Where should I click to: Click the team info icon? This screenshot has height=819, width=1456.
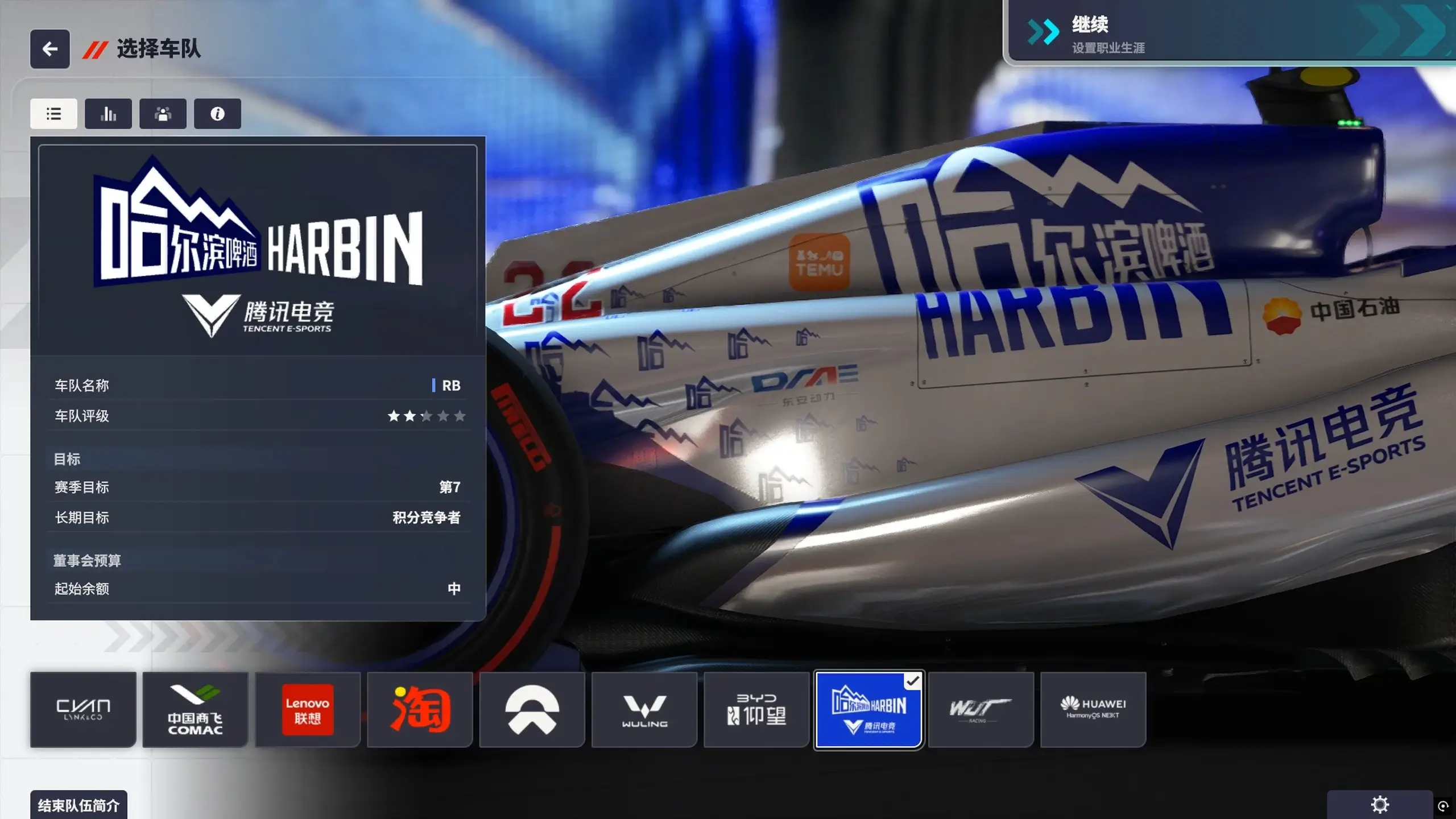[217, 114]
